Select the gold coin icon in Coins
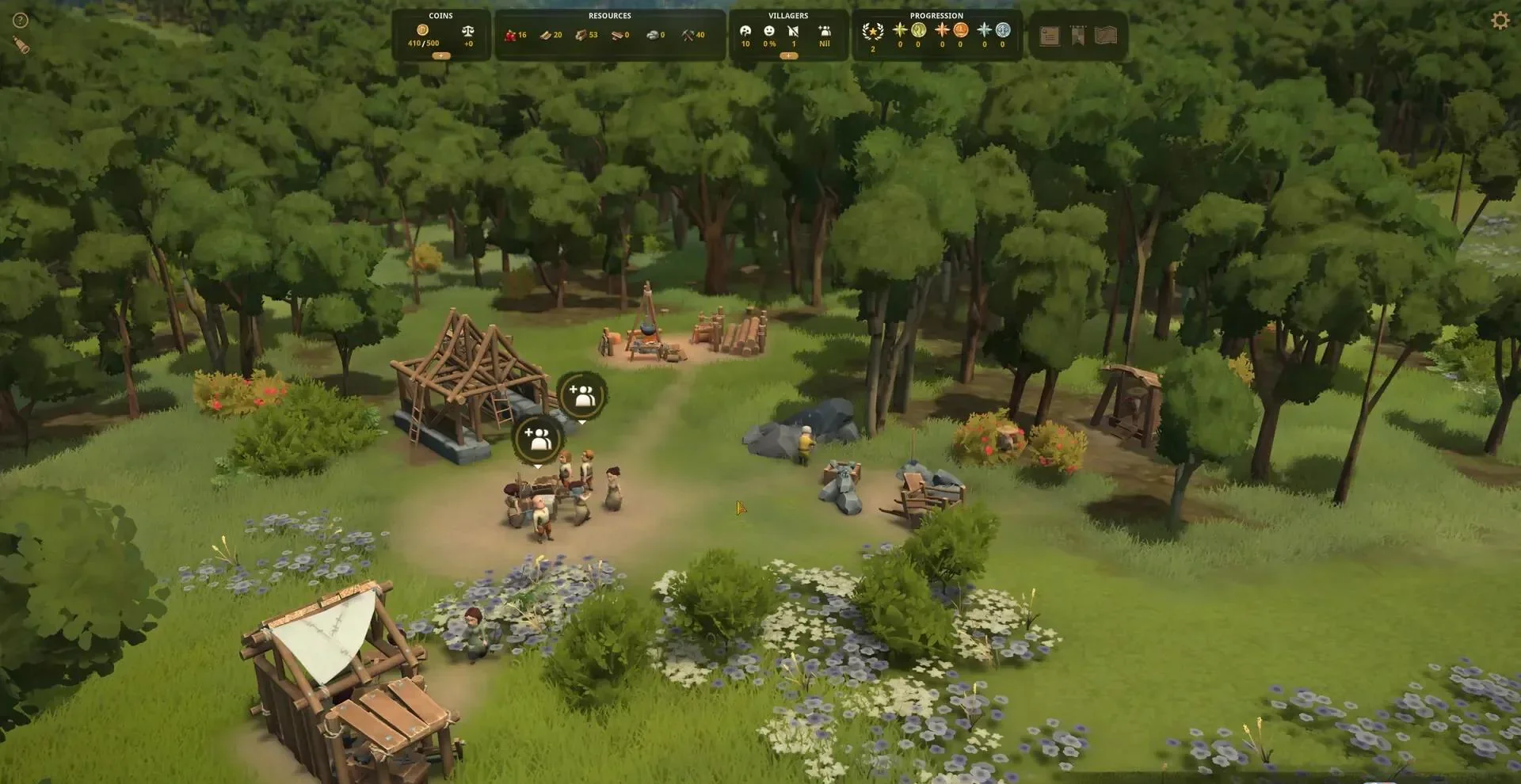 click(422, 30)
